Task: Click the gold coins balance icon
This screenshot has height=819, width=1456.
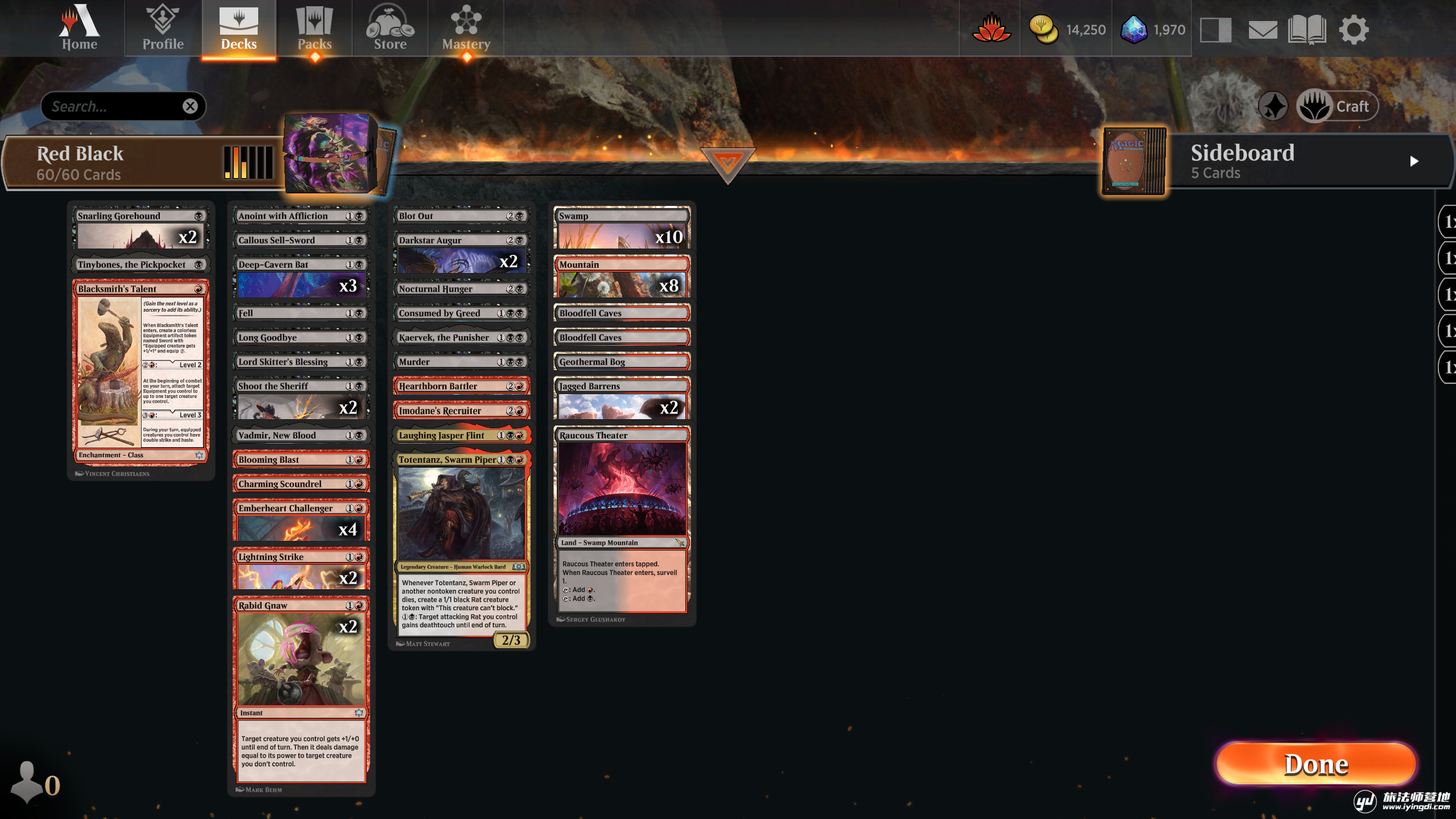Action: coord(1045,28)
